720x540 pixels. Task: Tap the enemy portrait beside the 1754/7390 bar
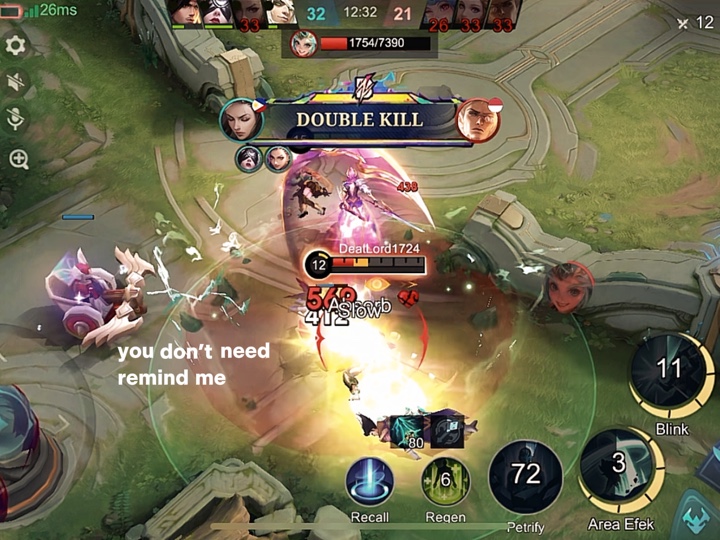pos(304,43)
